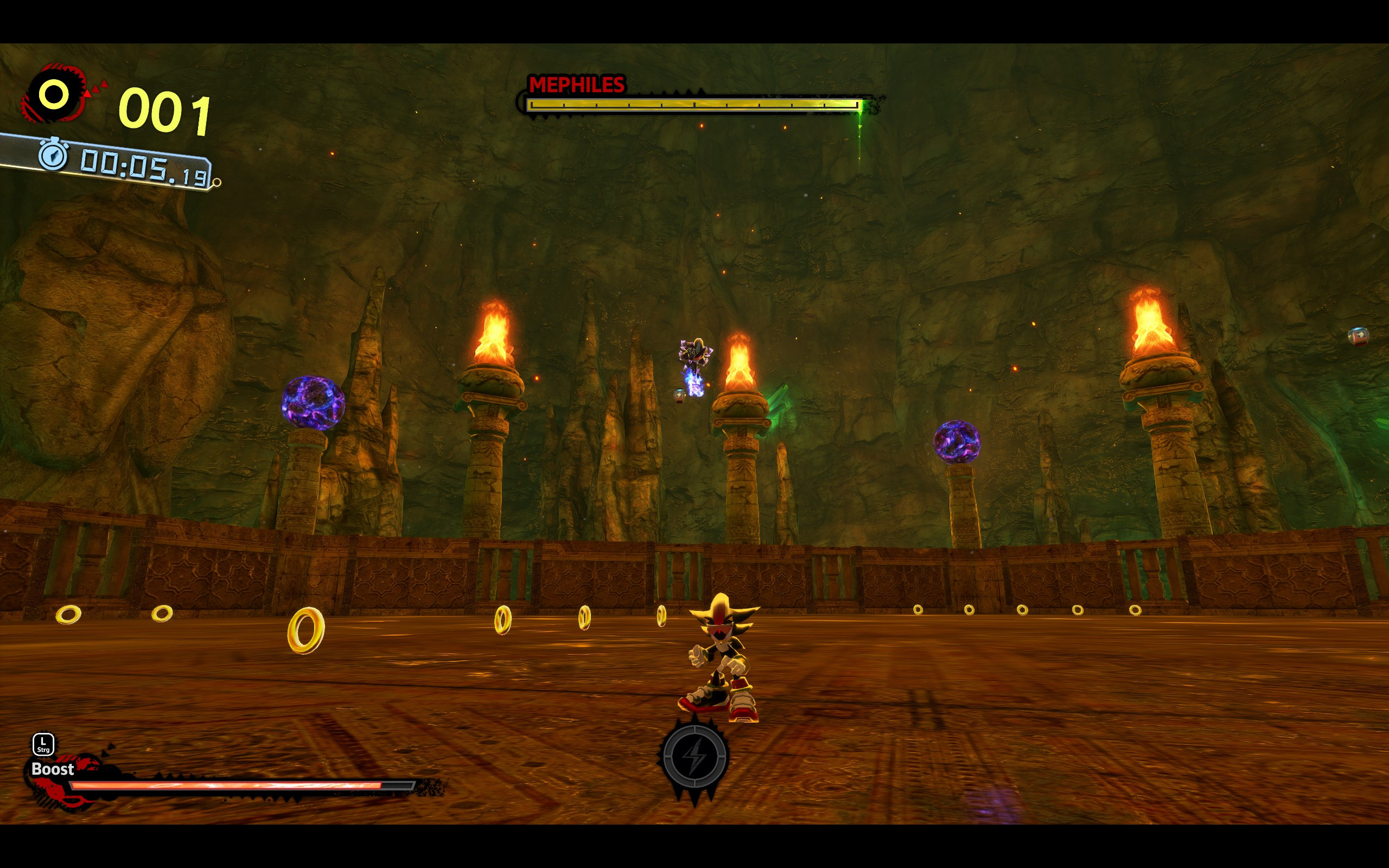This screenshot has width=1389, height=868.
Task: Toggle the left purple dark orb
Action: click(x=311, y=402)
